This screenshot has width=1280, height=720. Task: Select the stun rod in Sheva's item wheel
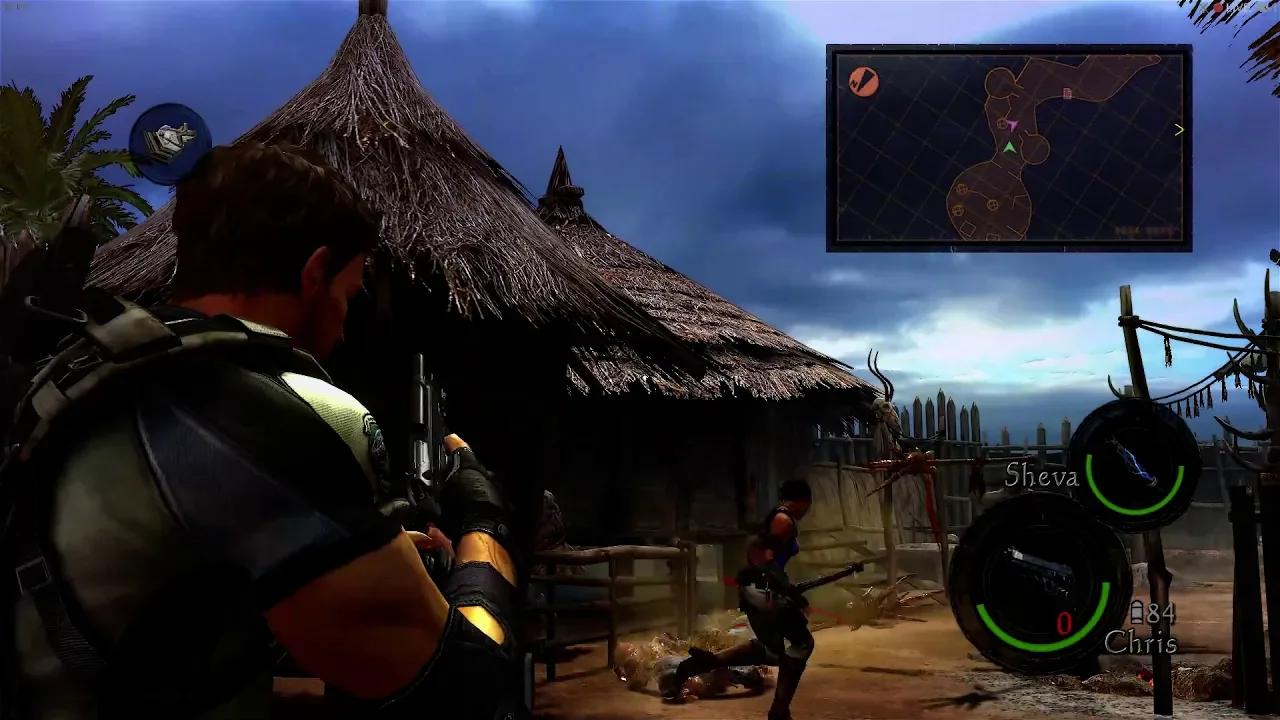click(1129, 462)
